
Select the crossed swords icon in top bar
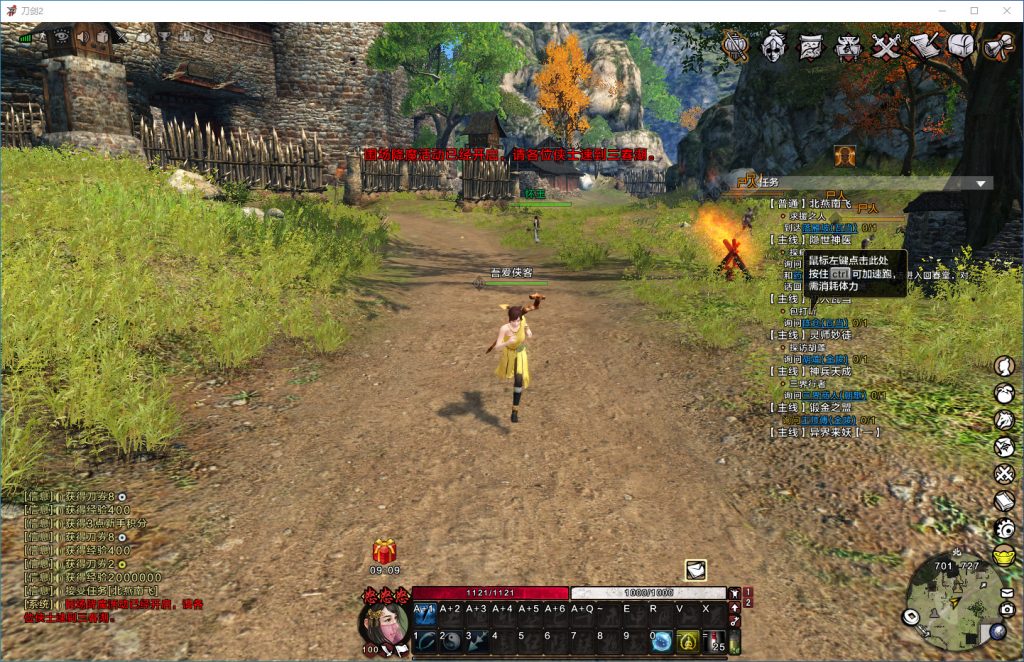[886, 46]
